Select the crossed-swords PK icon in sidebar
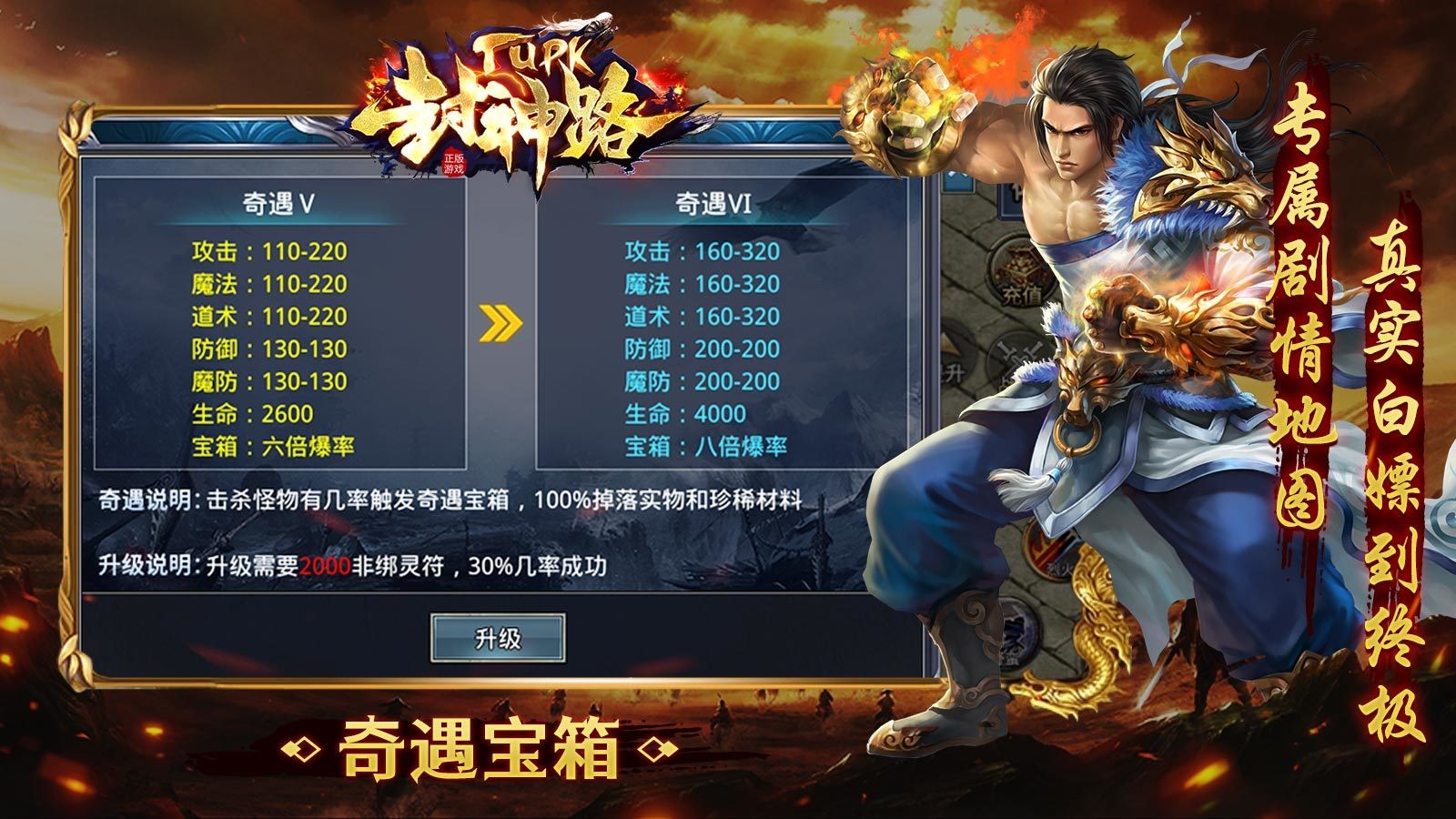 click(x=1019, y=357)
